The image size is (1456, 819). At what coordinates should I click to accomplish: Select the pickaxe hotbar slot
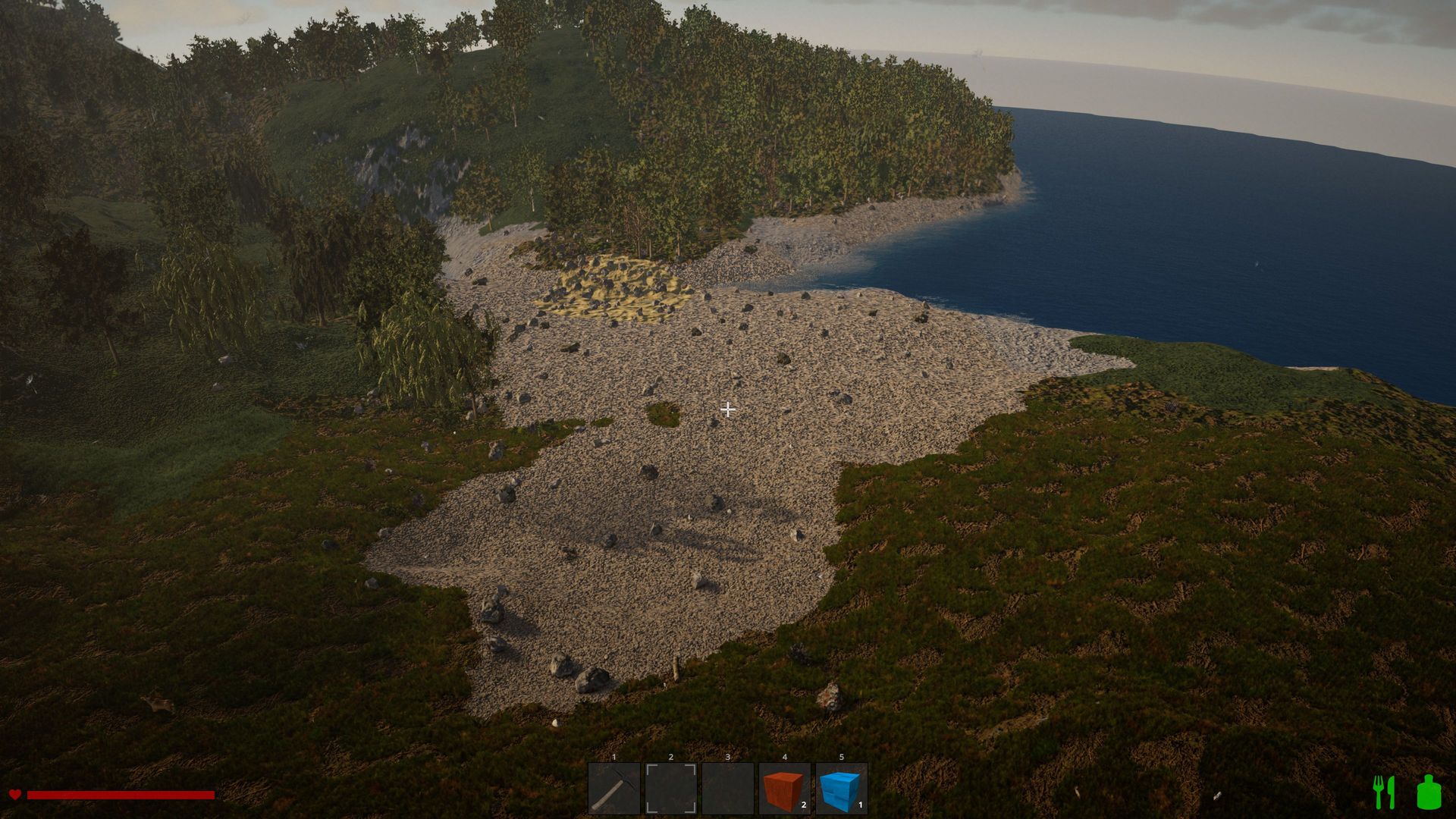tap(613, 789)
